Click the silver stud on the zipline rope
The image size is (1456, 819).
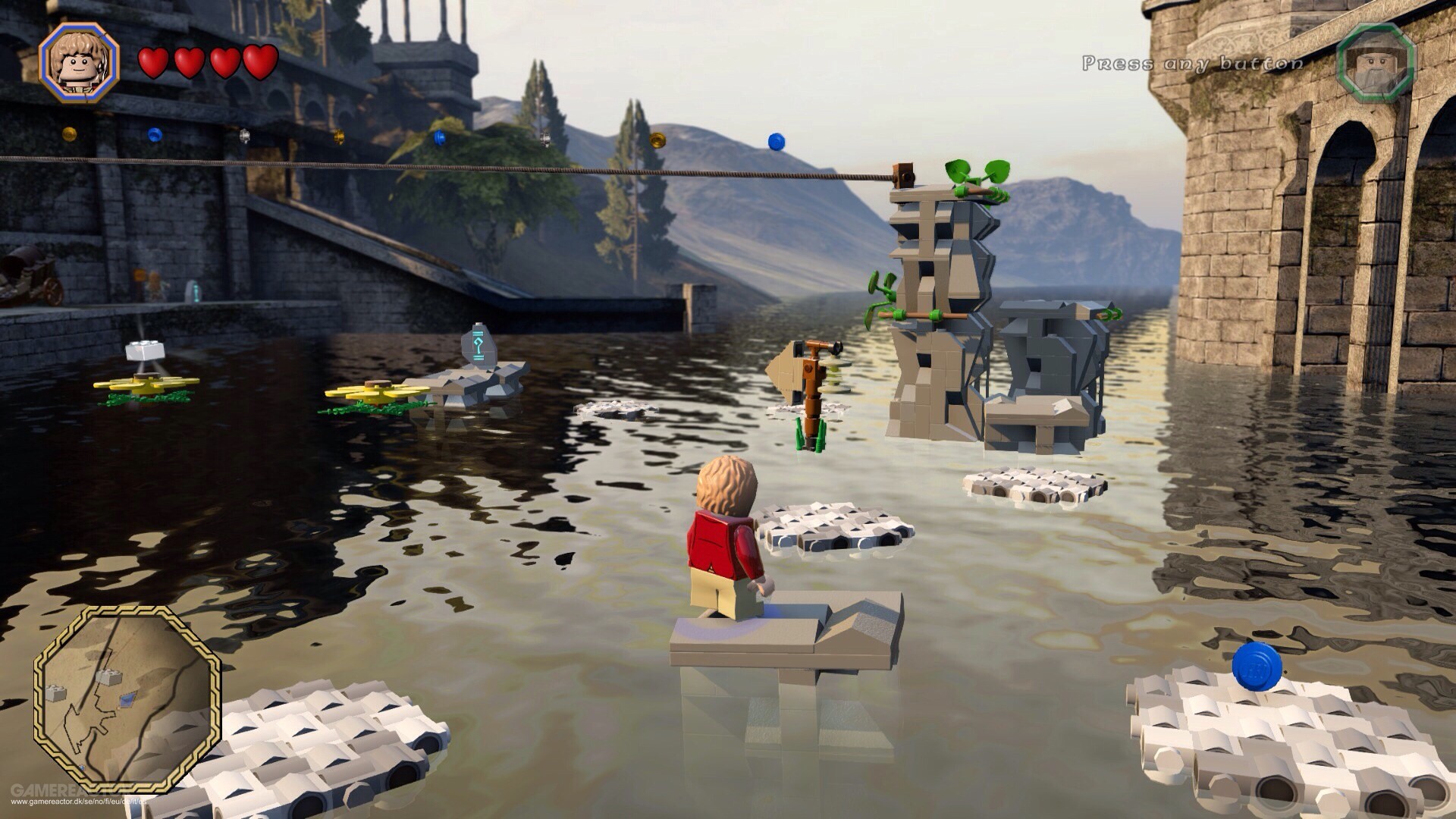tap(244, 136)
